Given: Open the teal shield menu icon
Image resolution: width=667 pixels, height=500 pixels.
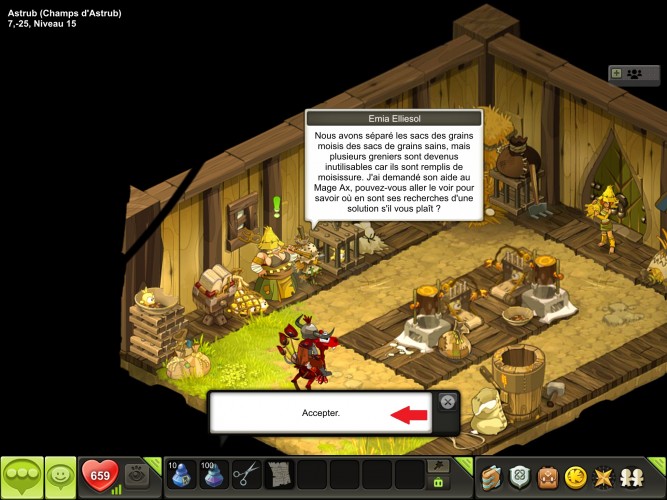Looking at the screenshot, I should [x=519, y=477].
